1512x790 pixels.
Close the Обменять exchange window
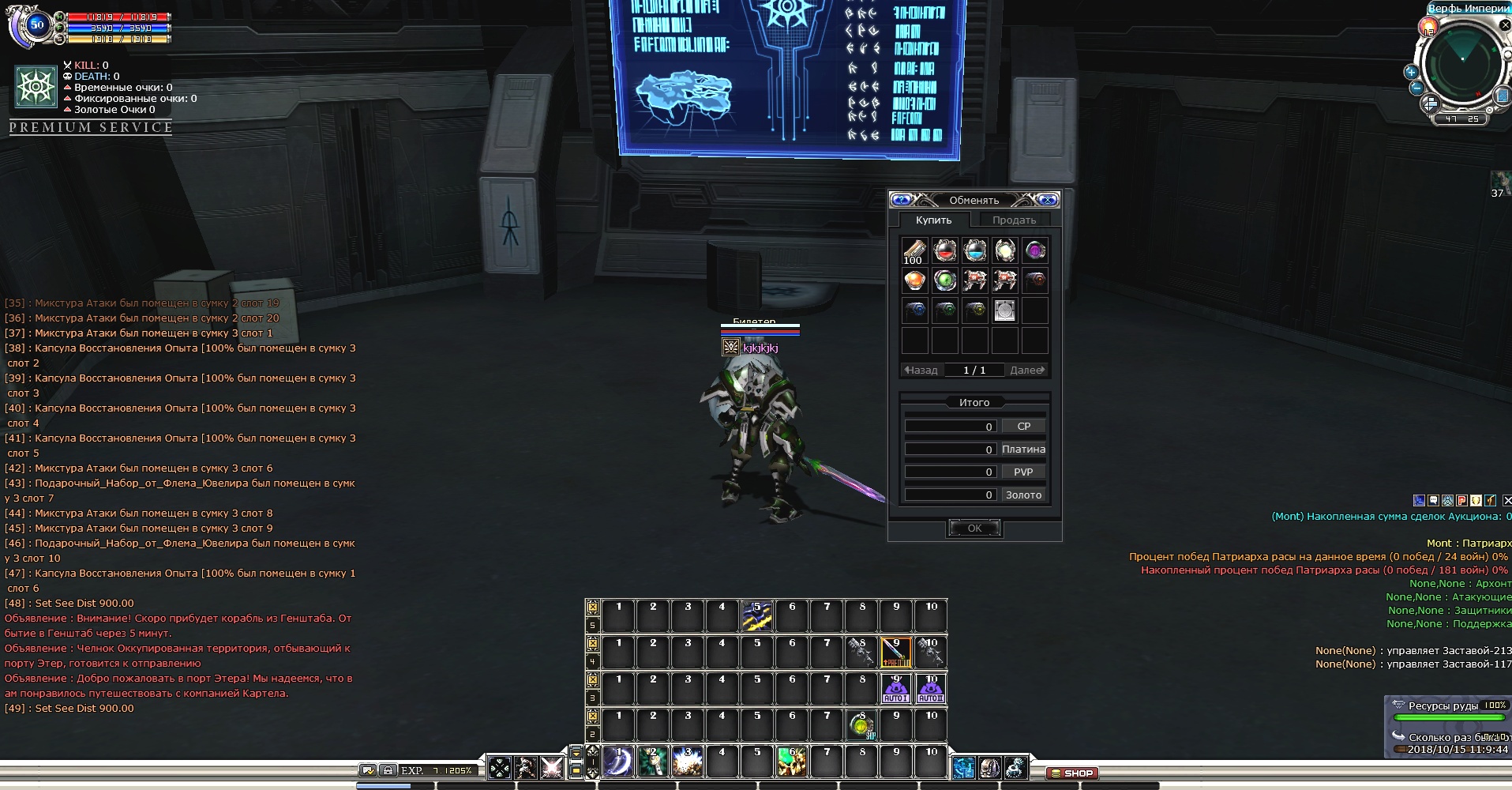click(1048, 200)
